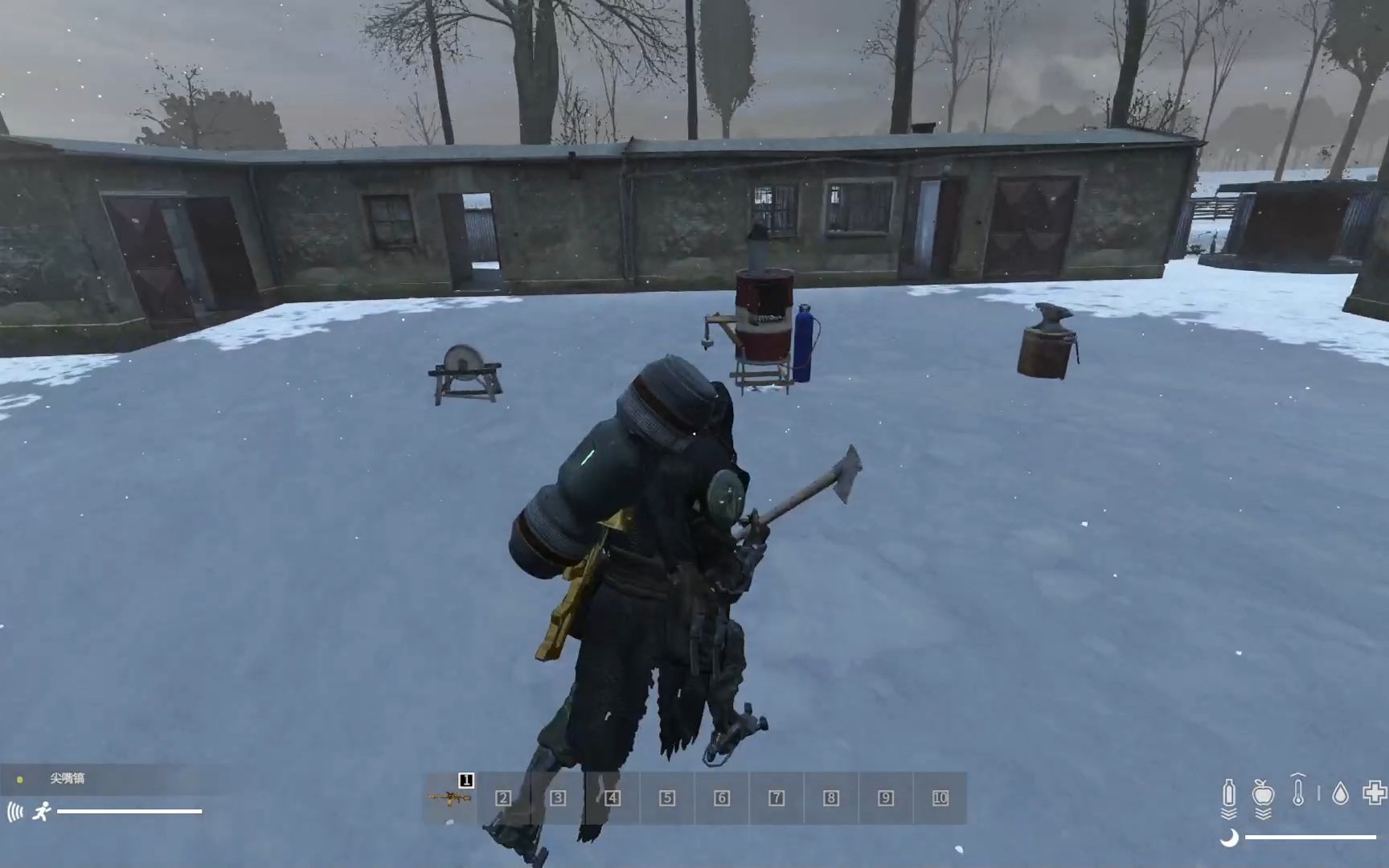Select hotbar slot 7
The image size is (1389, 868).
776,799
